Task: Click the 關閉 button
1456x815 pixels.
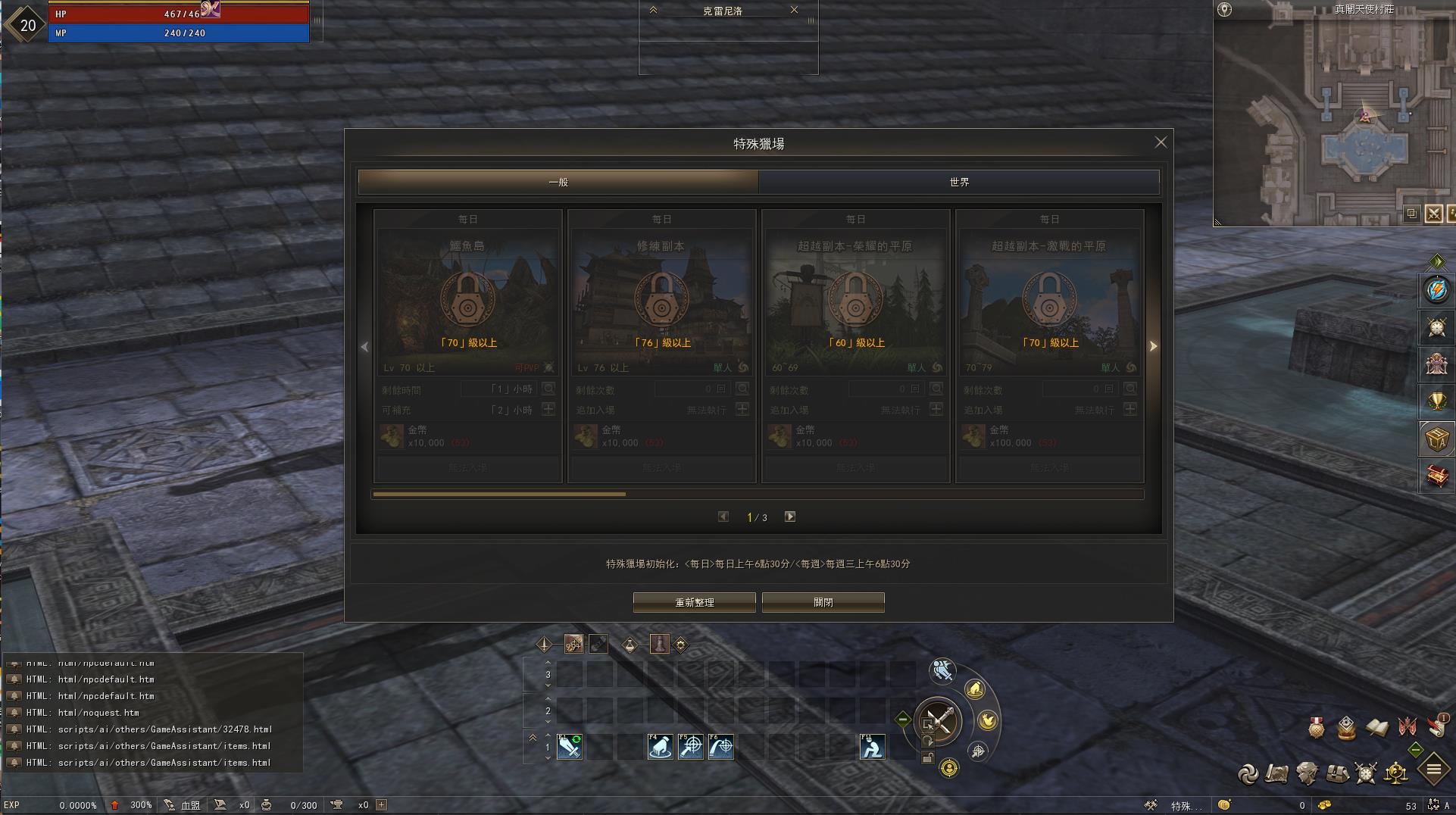Action: tap(823, 602)
